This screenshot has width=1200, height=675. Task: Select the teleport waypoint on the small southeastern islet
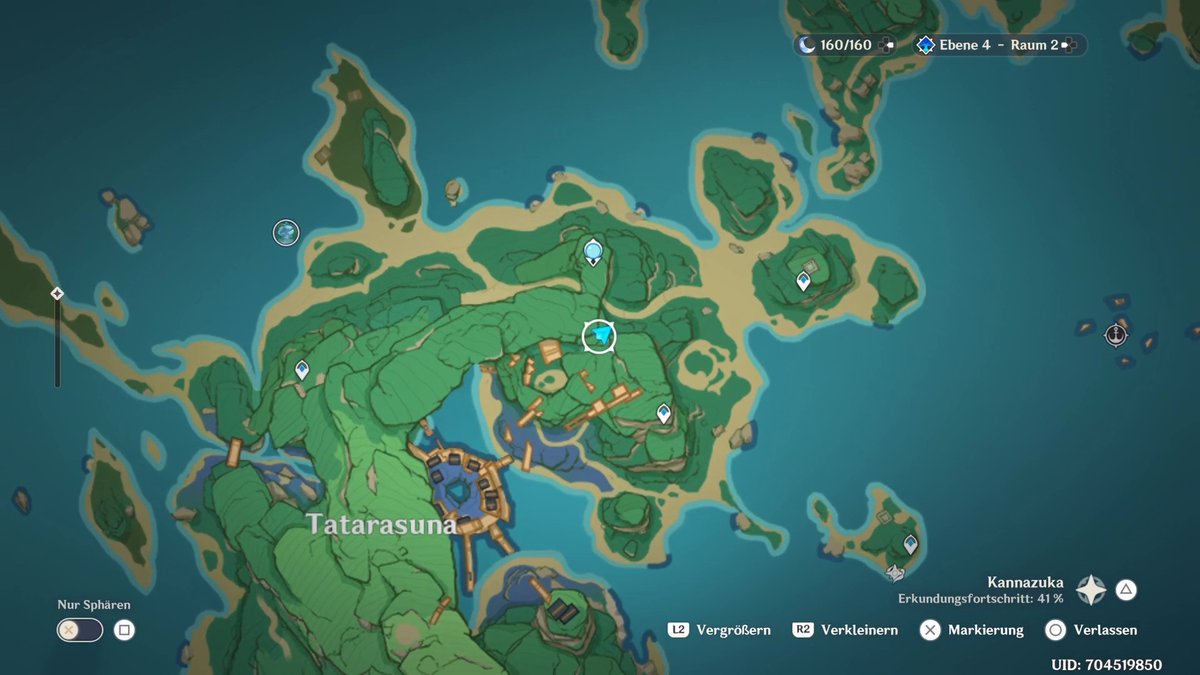click(910, 545)
